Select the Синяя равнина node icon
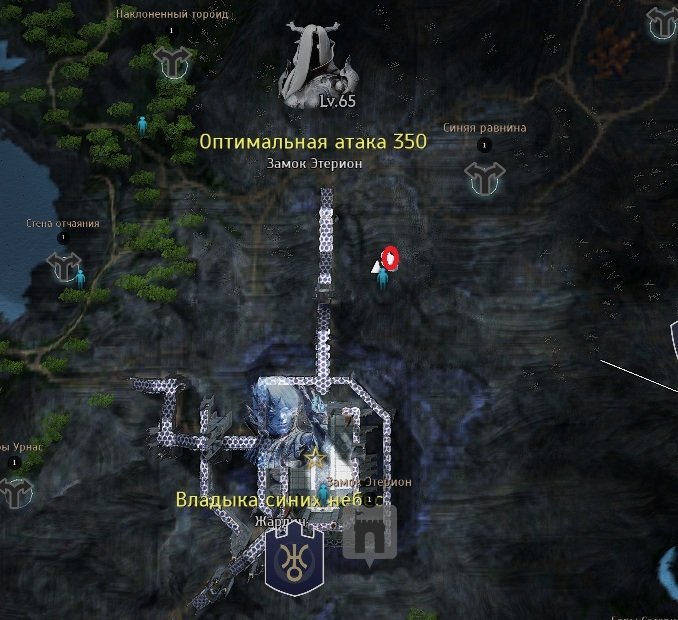 pyautogui.click(x=484, y=177)
